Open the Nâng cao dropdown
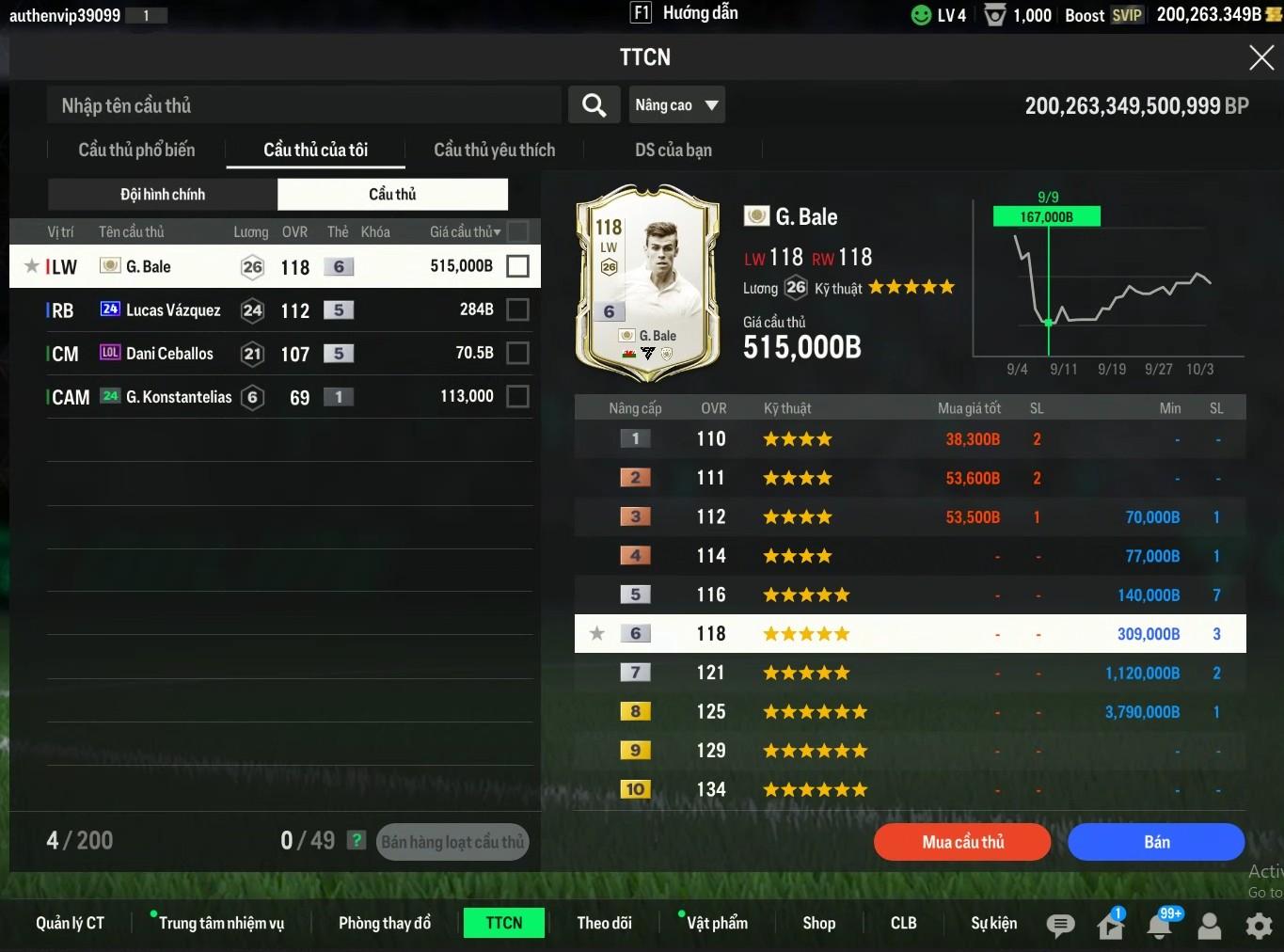This screenshot has height=952, width=1284. [x=676, y=105]
